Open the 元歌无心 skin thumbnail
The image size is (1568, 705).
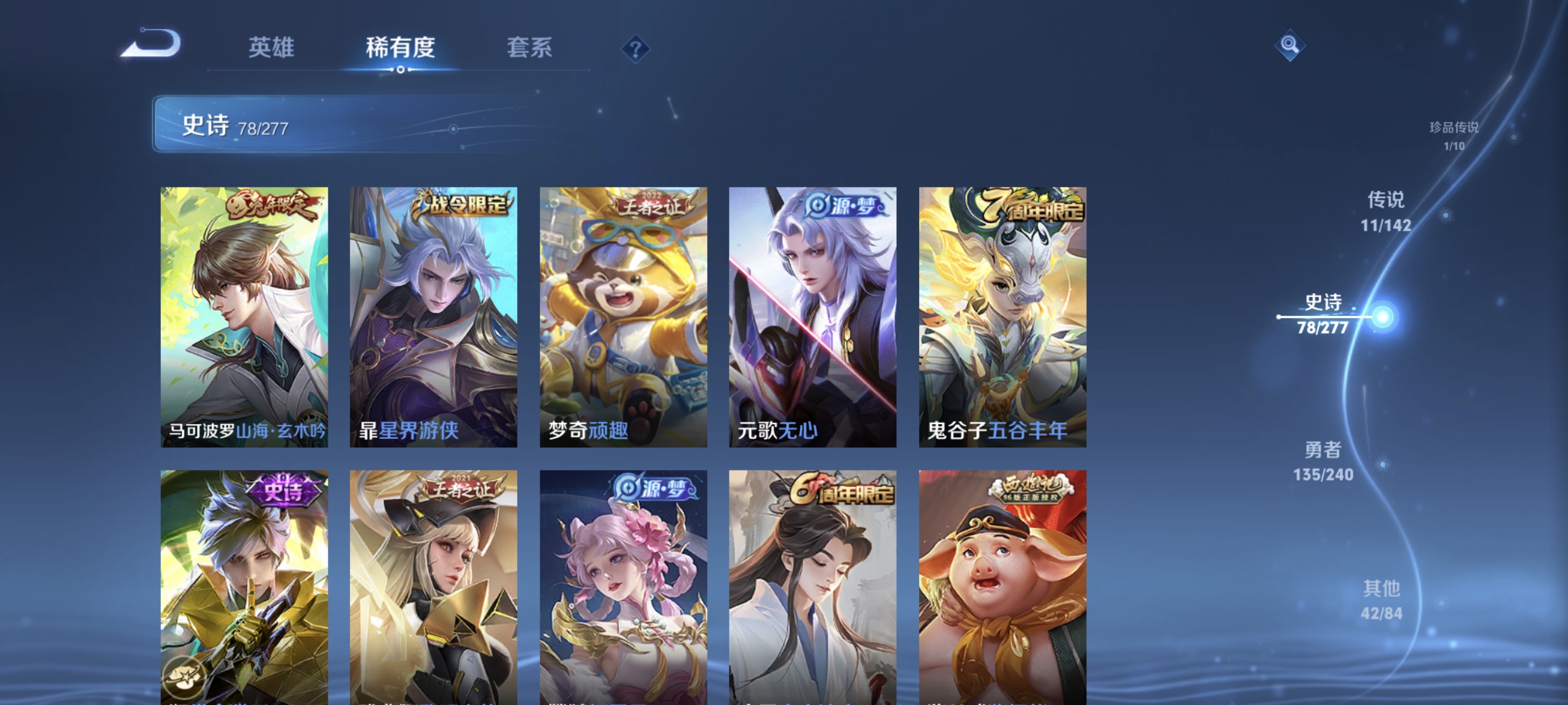click(812, 317)
